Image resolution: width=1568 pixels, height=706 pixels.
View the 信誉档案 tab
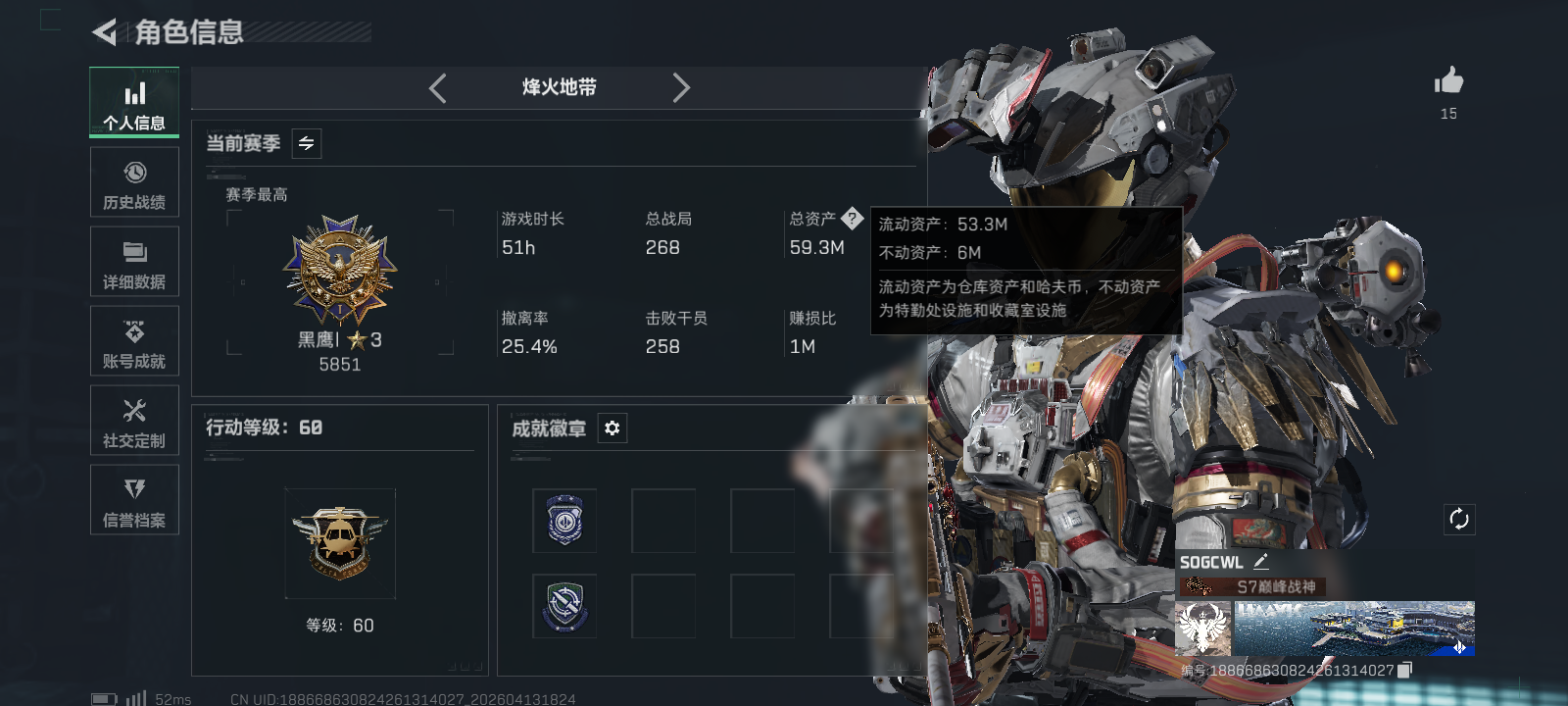tap(134, 500)
